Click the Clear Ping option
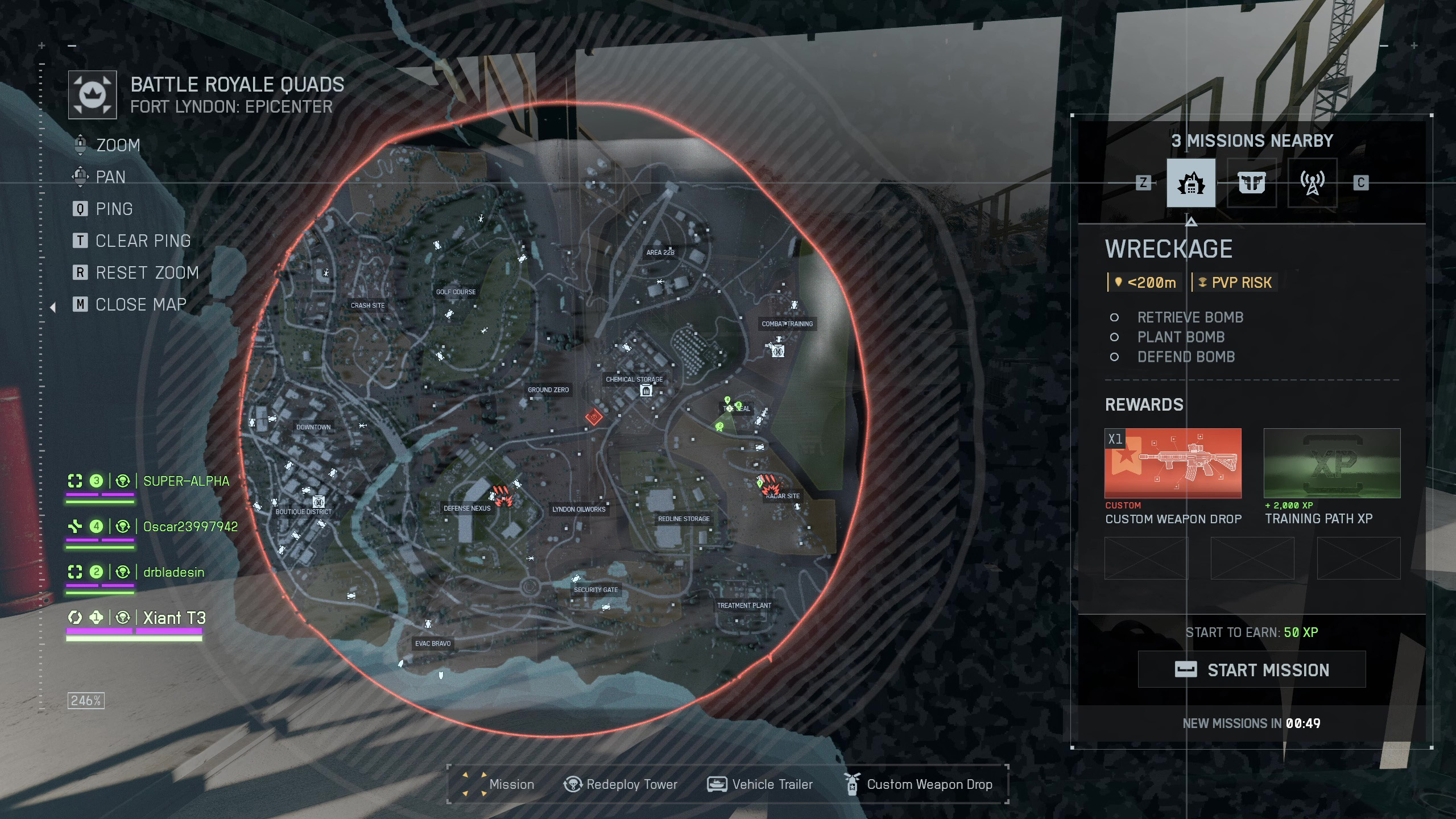 pyautogui.click(x=143, y=241)
